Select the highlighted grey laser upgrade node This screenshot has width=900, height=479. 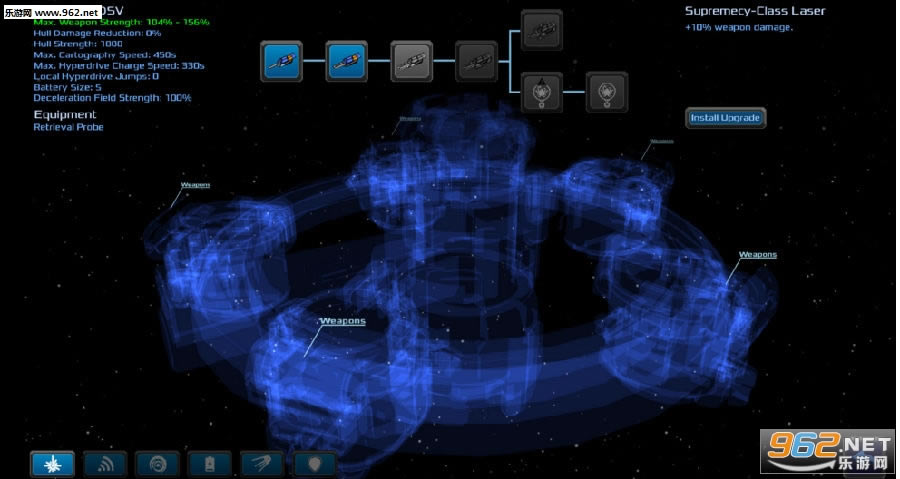pos(411,60)
